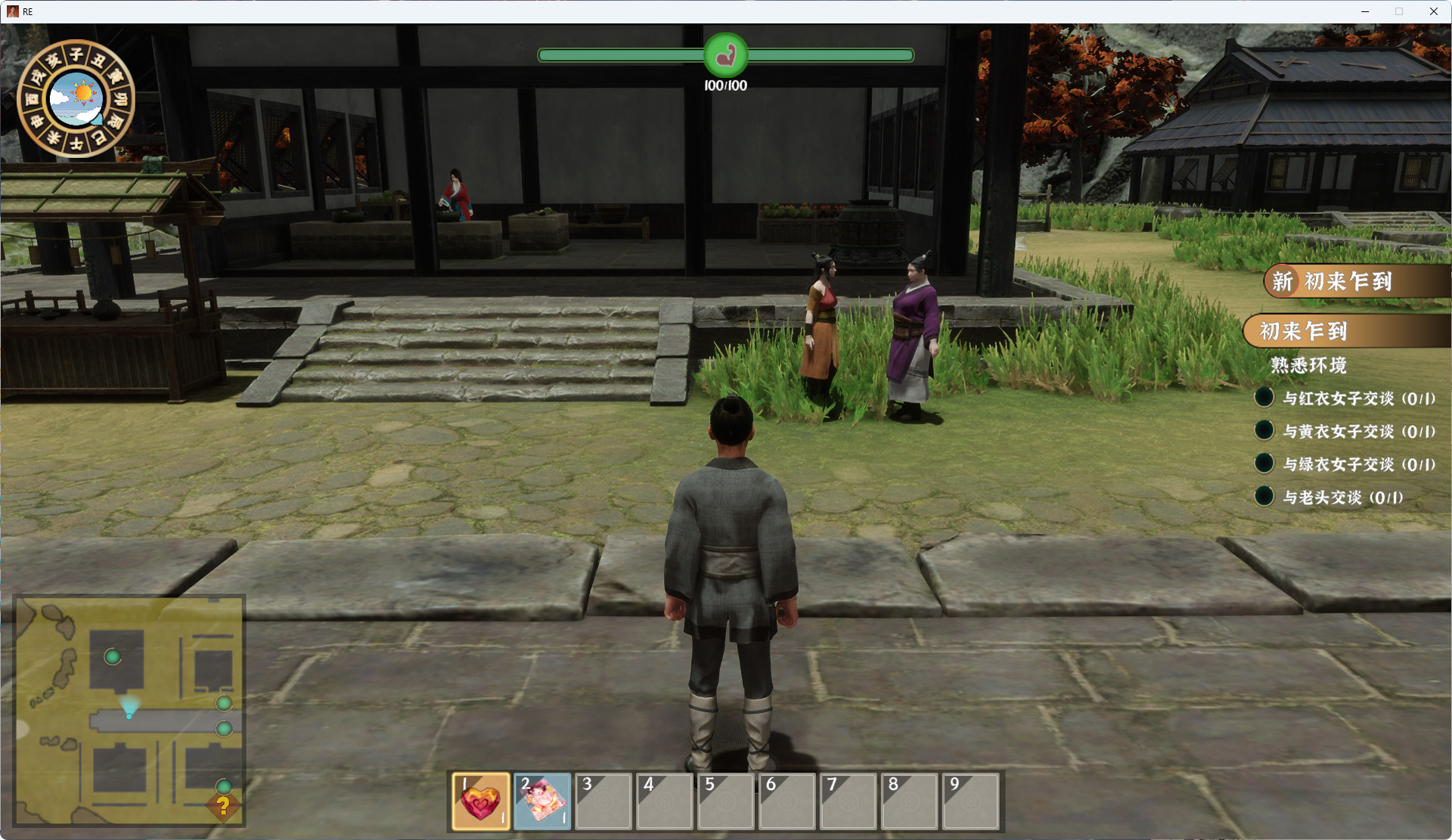Select the illustrated picture card in slot 2
The image size is (1452, 840).
coord(542,801)
